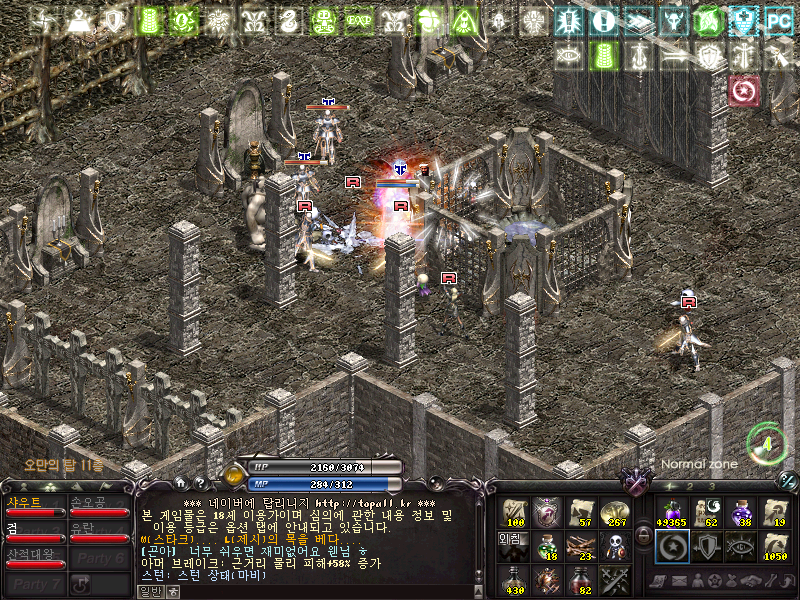
Task: Use the scroll stack showing 1050
Action: pos(775,546)
